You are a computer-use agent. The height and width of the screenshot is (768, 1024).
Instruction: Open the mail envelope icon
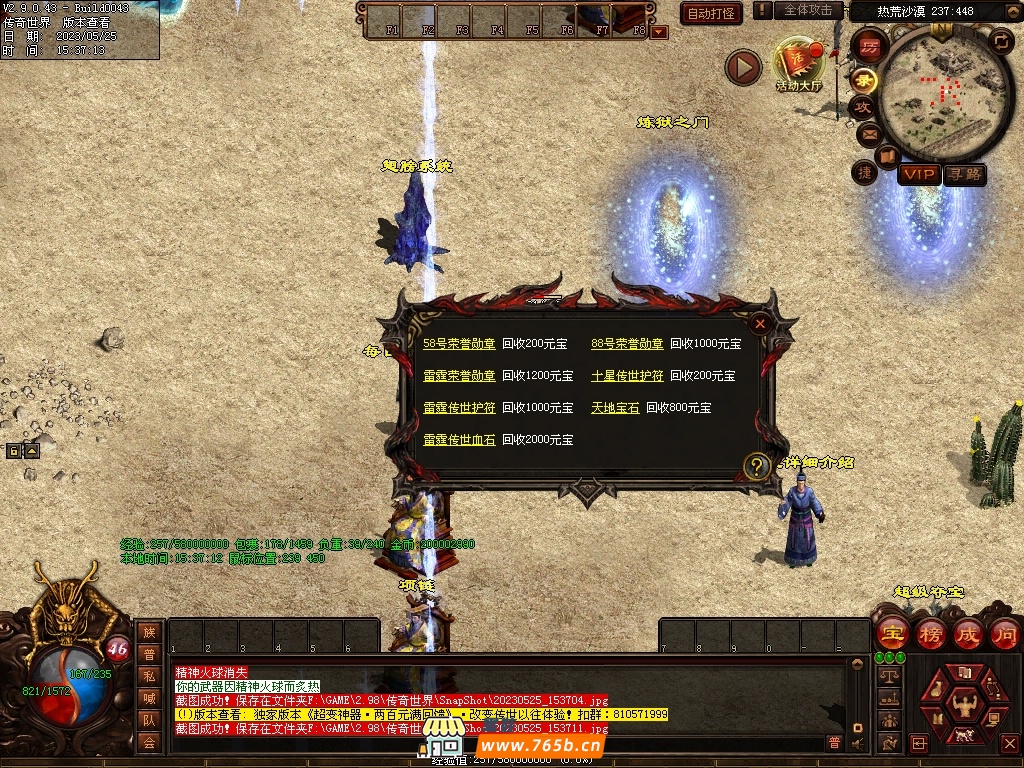[x=868, y=133]
